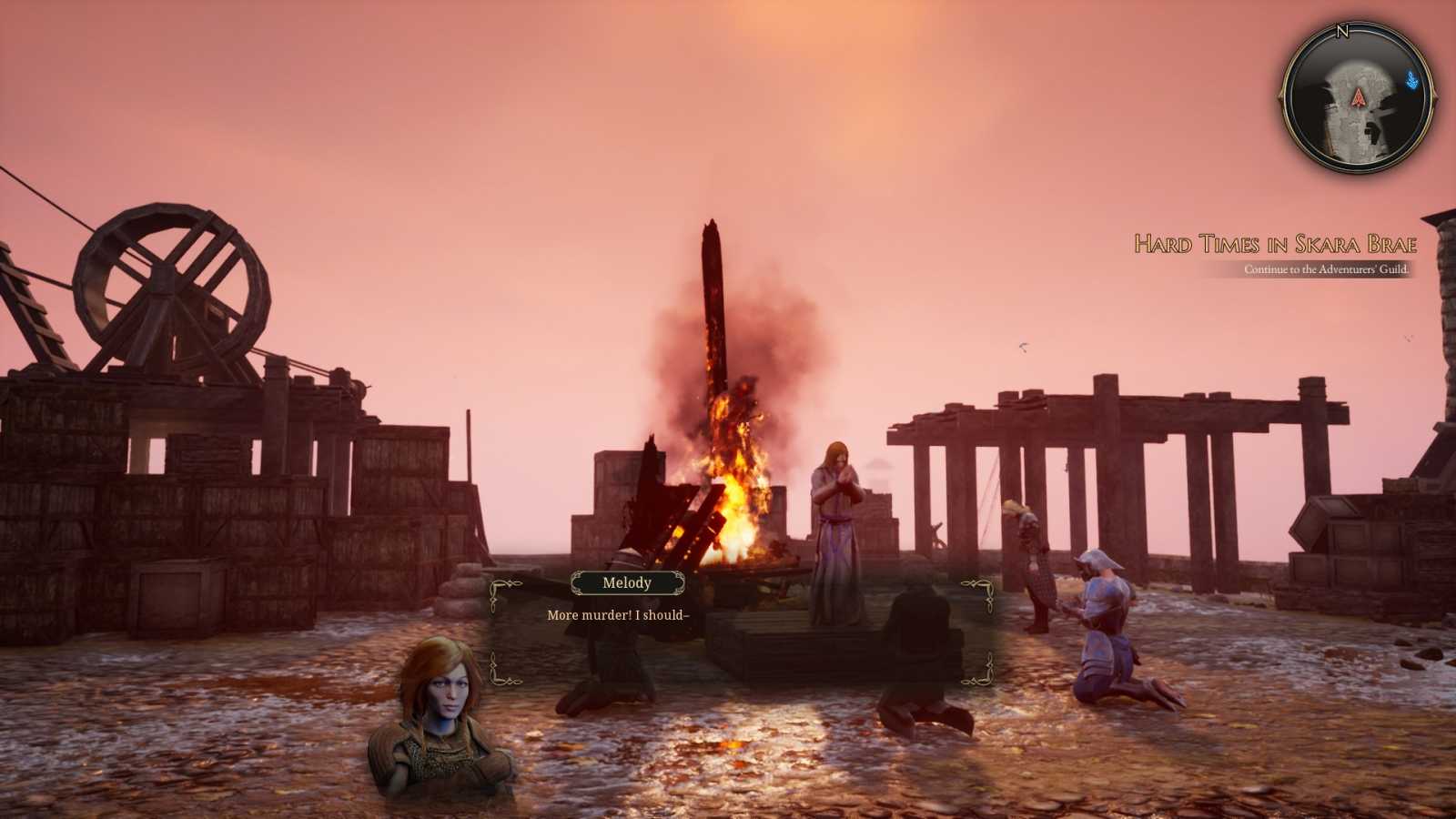1456x819 pixels.
Task: Click the blue quest marker on the minimap
Action: tap(1411, 79)
